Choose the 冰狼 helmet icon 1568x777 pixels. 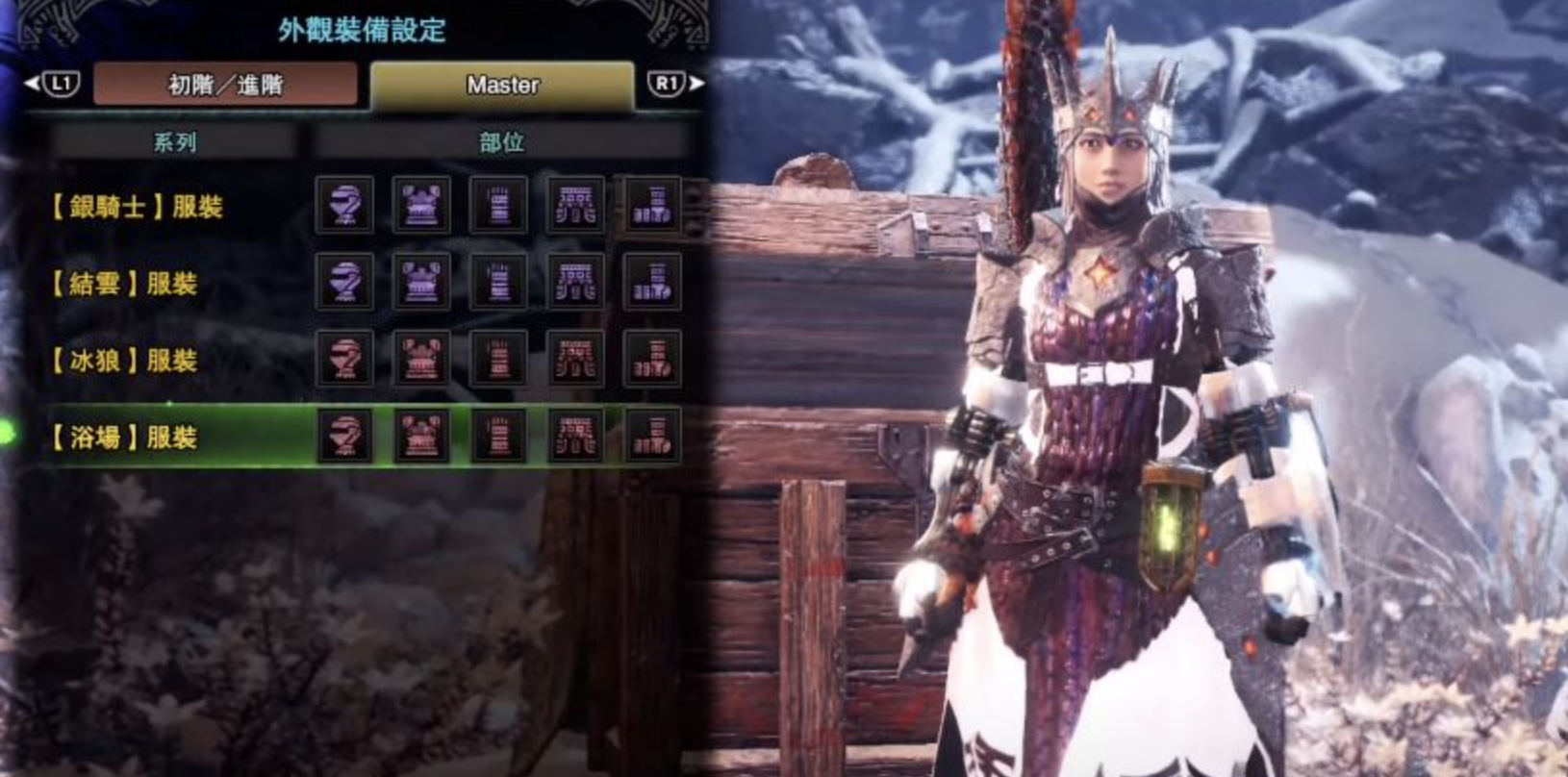pos(344,359)
